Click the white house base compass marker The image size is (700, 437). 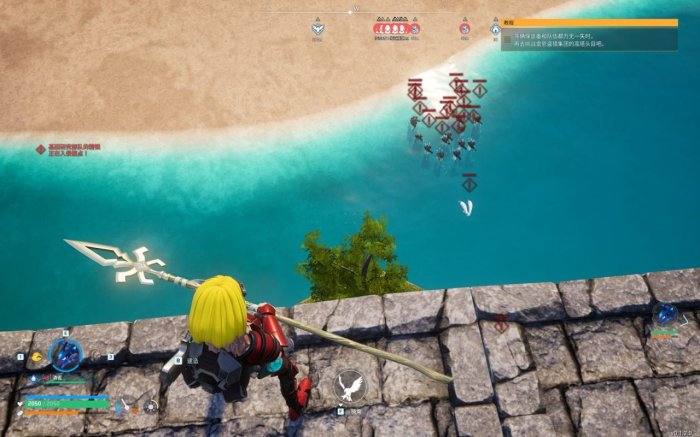pos(496,29)
